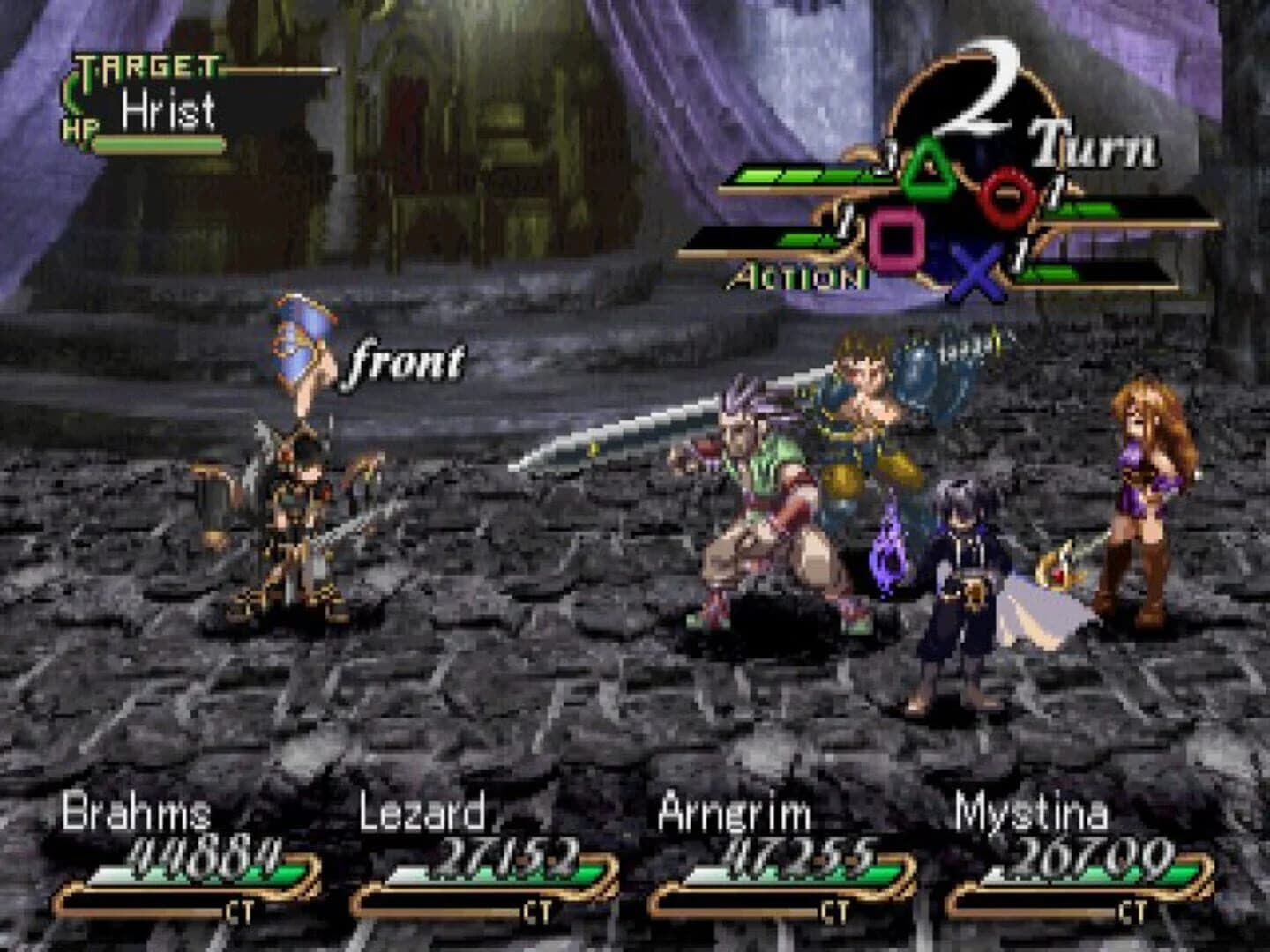Click the 'front' formation indicator text
The width and height of the screenshot is (1270, 952).
[404, 361]
